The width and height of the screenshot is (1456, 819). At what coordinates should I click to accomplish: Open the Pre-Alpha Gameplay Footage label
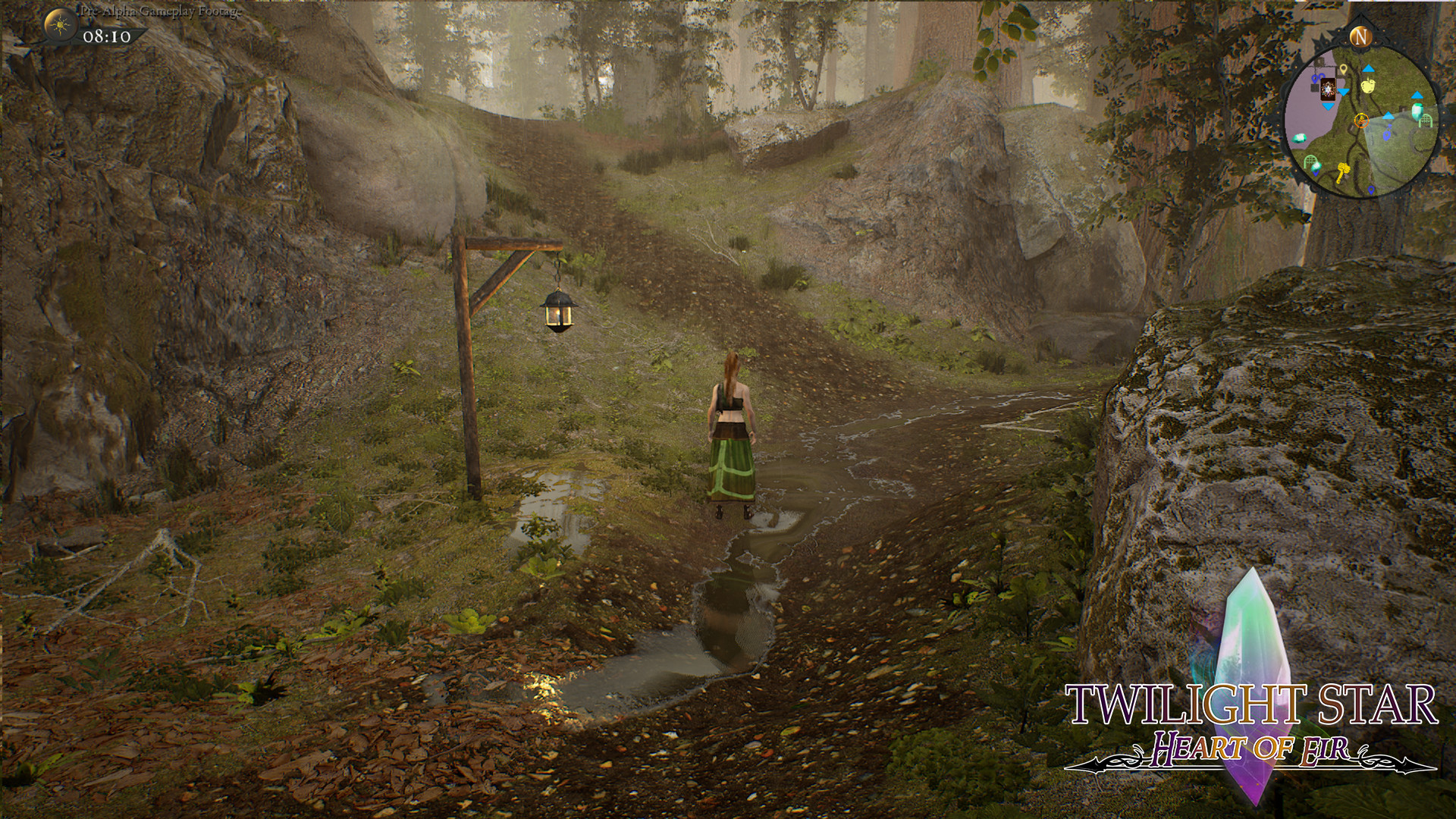coord(152,12)
